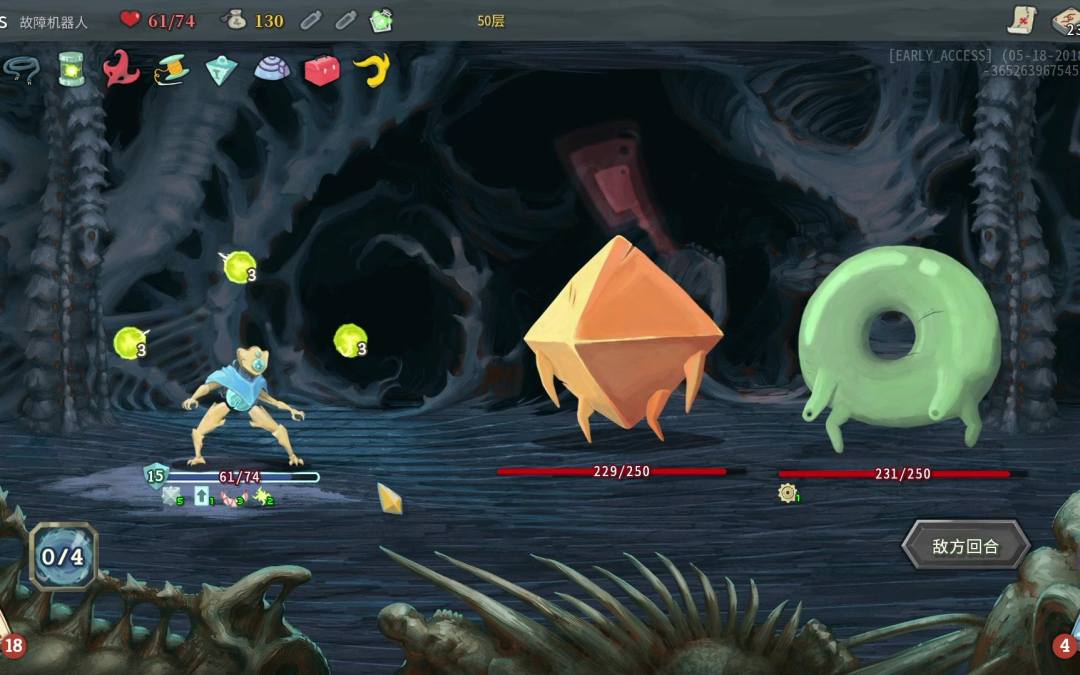Select the coiled cables relic
The image size is (1080, 675).
pyautogui.click(x=18, y=68)
